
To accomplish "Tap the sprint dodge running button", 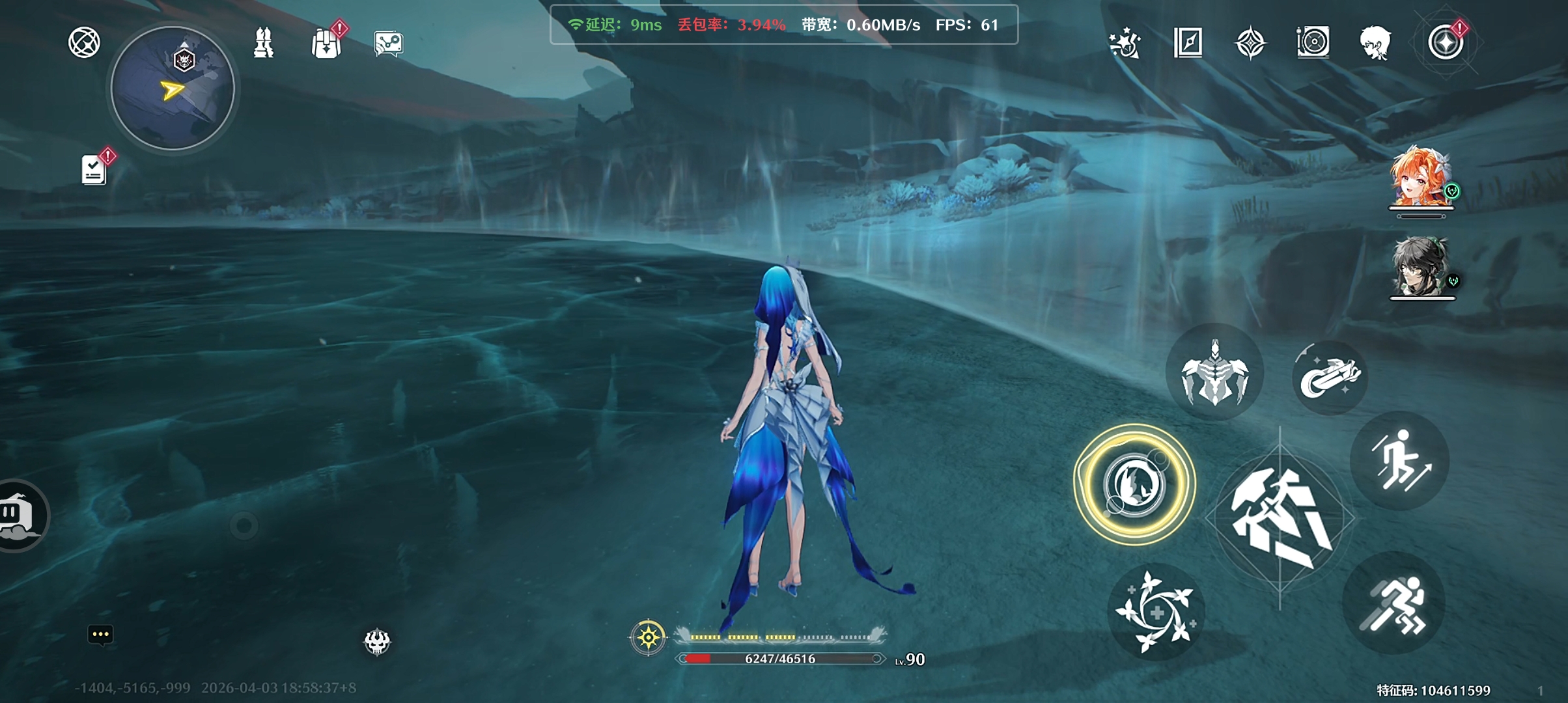I will point(1393,604).
